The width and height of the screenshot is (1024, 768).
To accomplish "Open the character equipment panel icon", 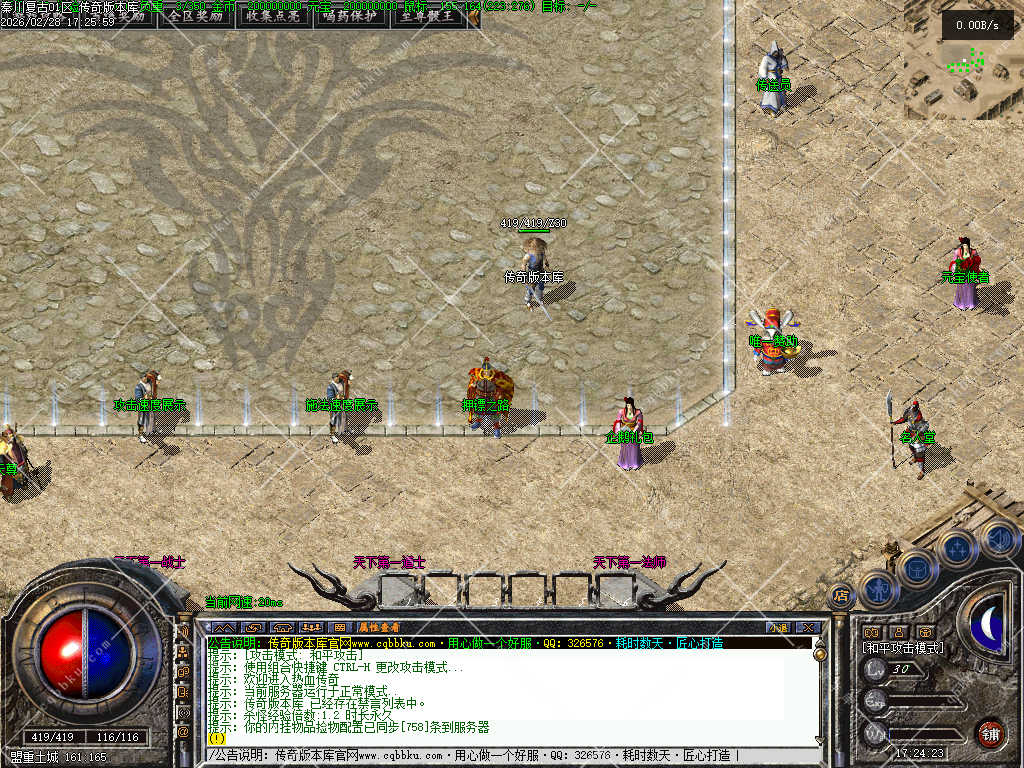I will (x=878, y=590).
